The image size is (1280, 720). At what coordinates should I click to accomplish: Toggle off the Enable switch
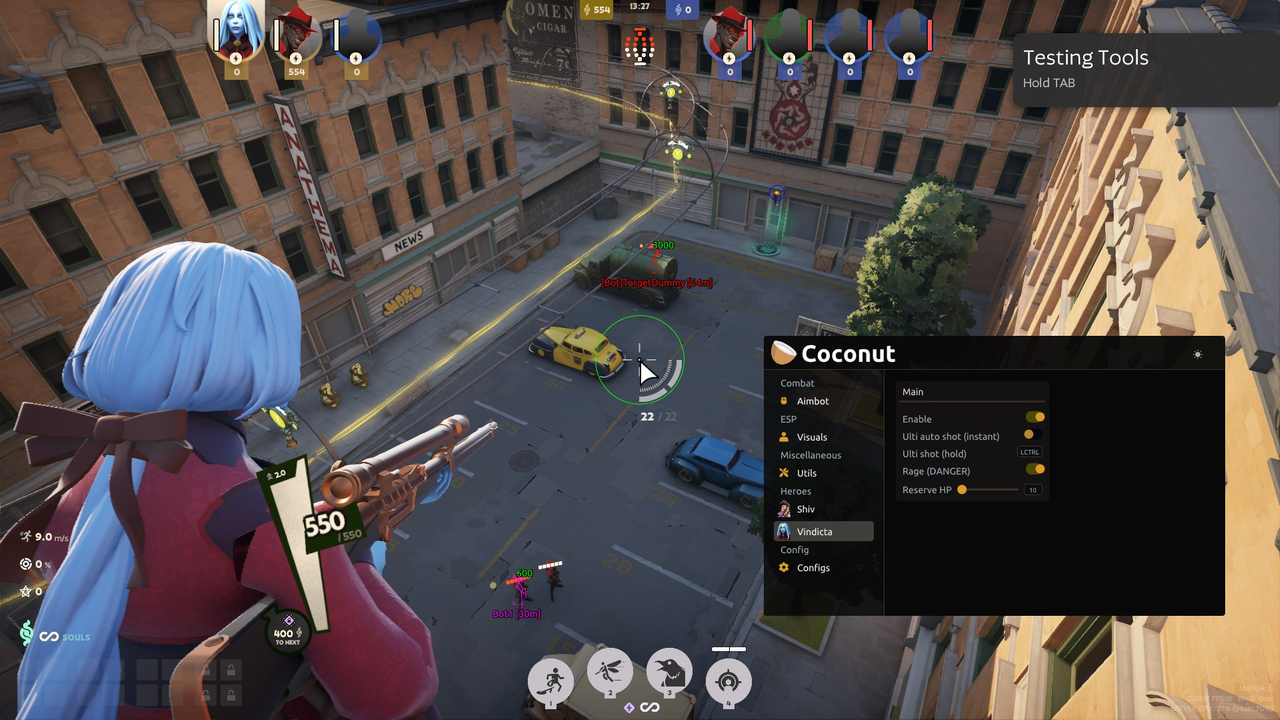pyautogui.click(x=1036, y=417)
